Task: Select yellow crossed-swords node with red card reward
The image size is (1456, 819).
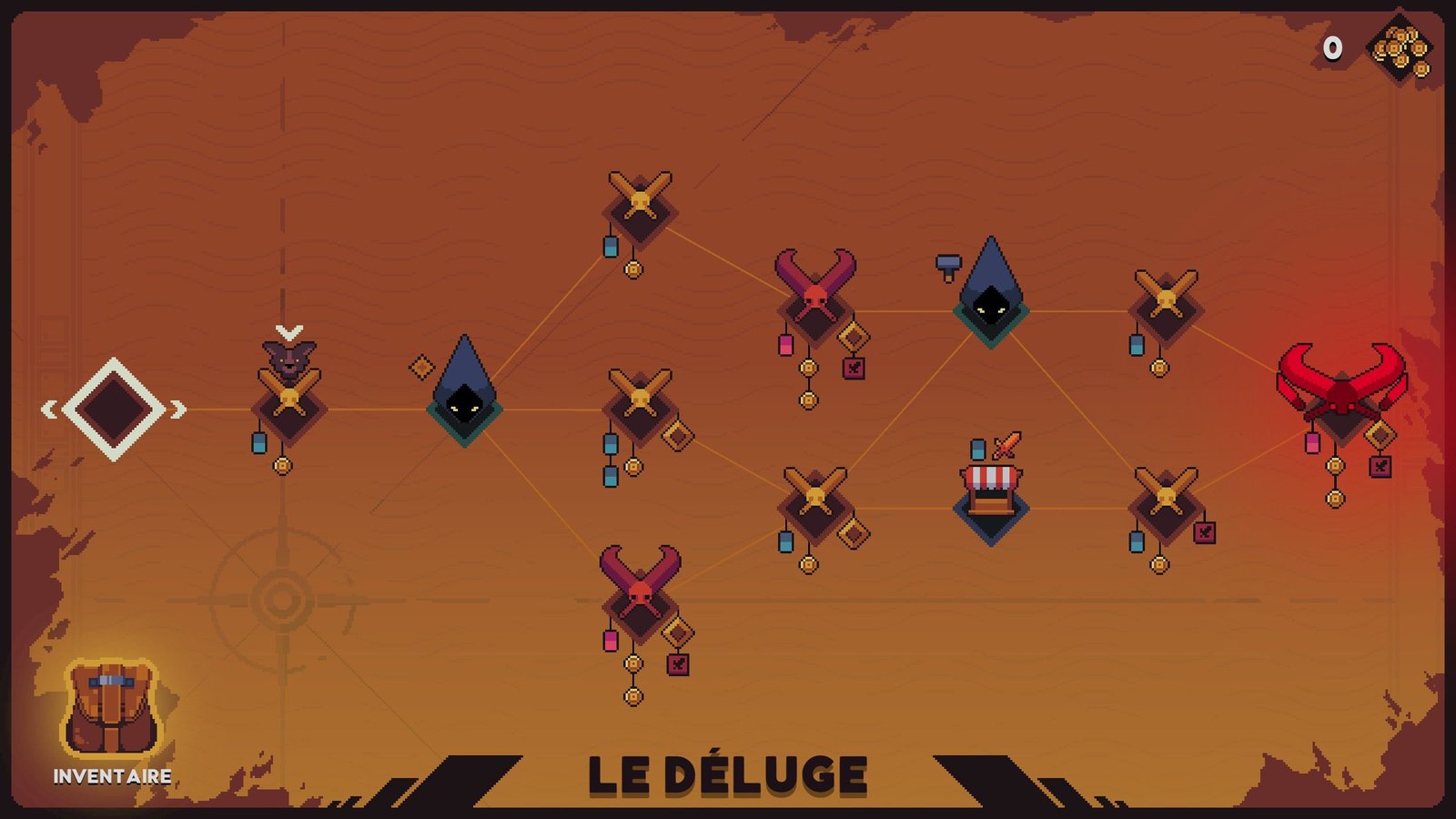Action: point(1166,504)
